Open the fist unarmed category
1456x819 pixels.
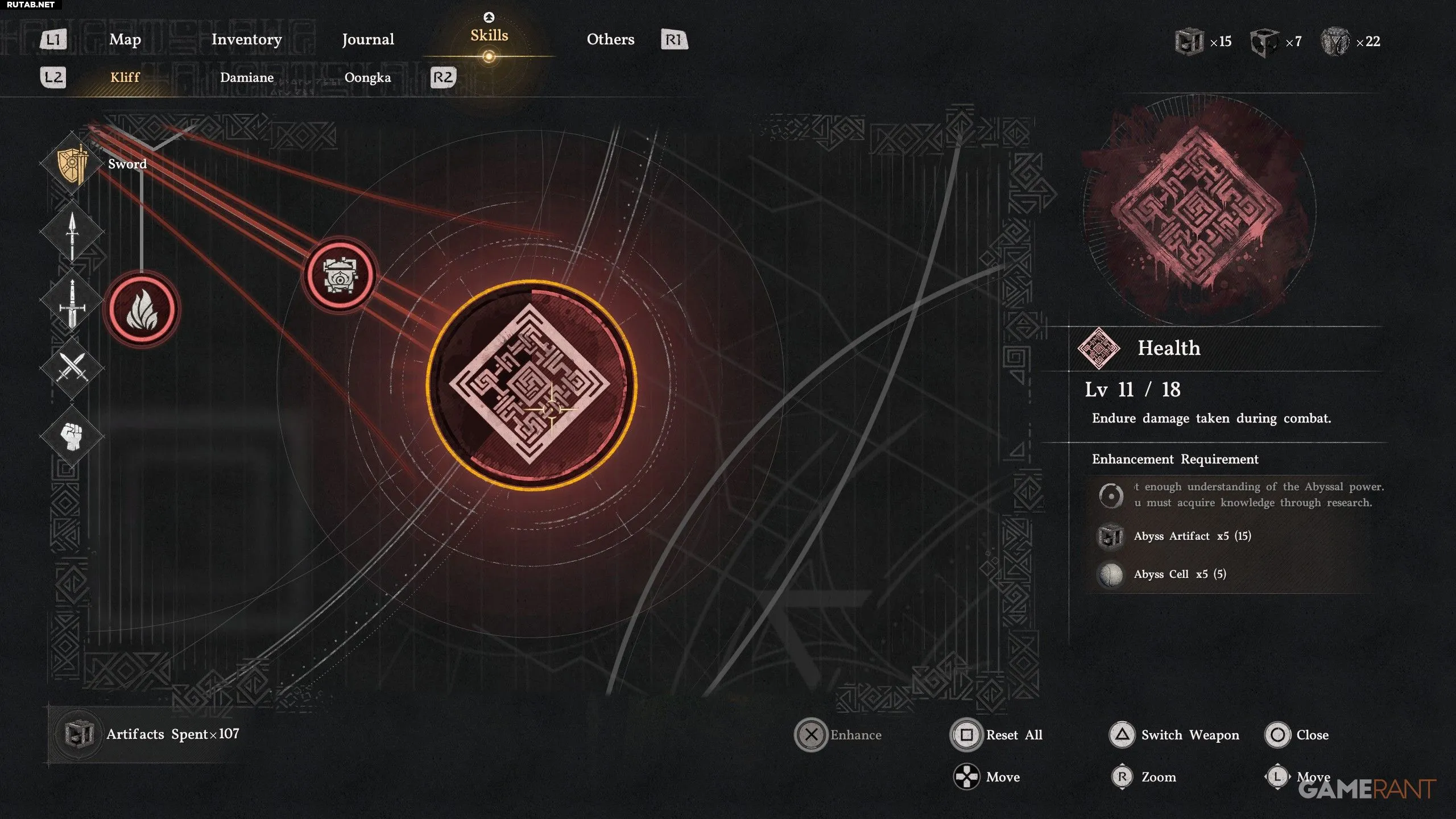tap(72, 436)
